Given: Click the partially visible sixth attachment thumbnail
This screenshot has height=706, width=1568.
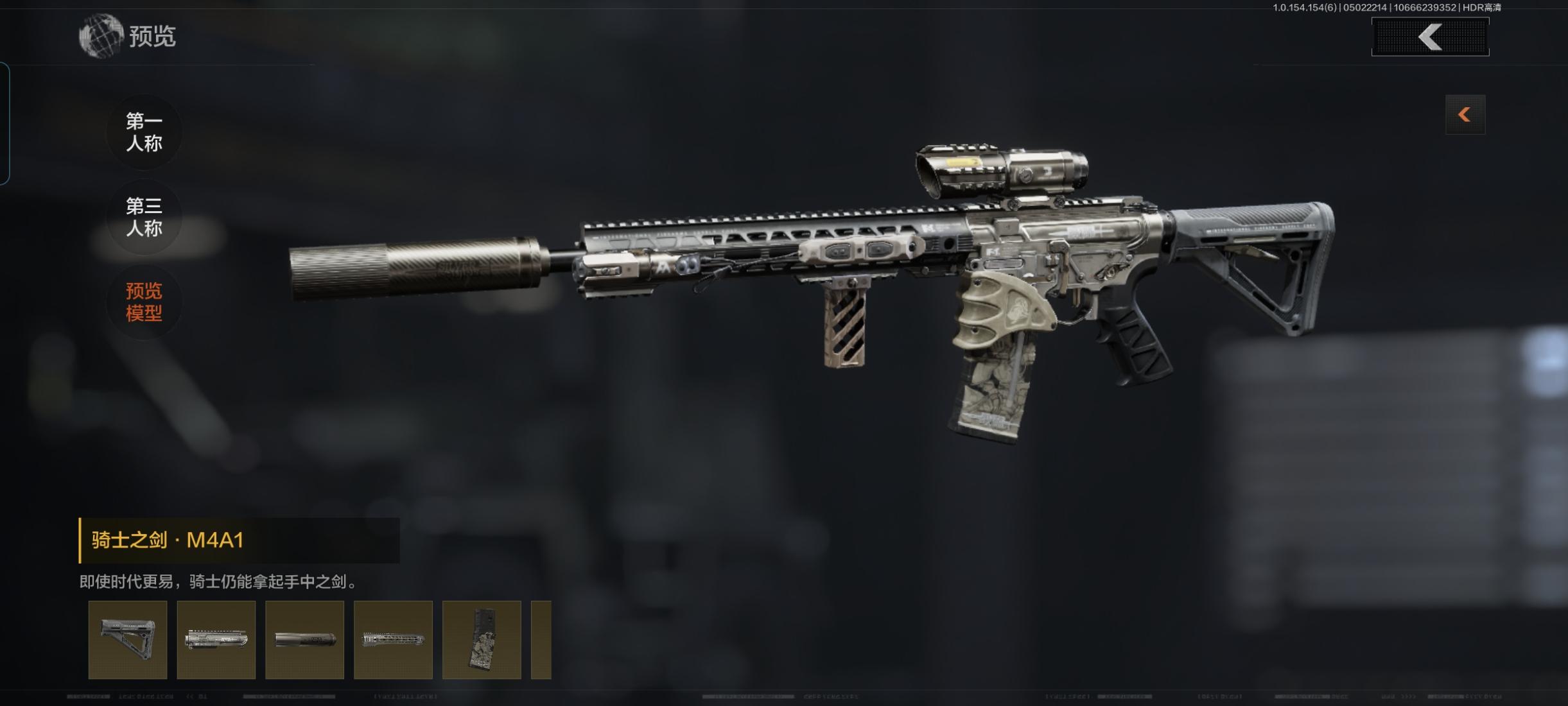Looking at the screenshot, I should (x=541, y=640).
